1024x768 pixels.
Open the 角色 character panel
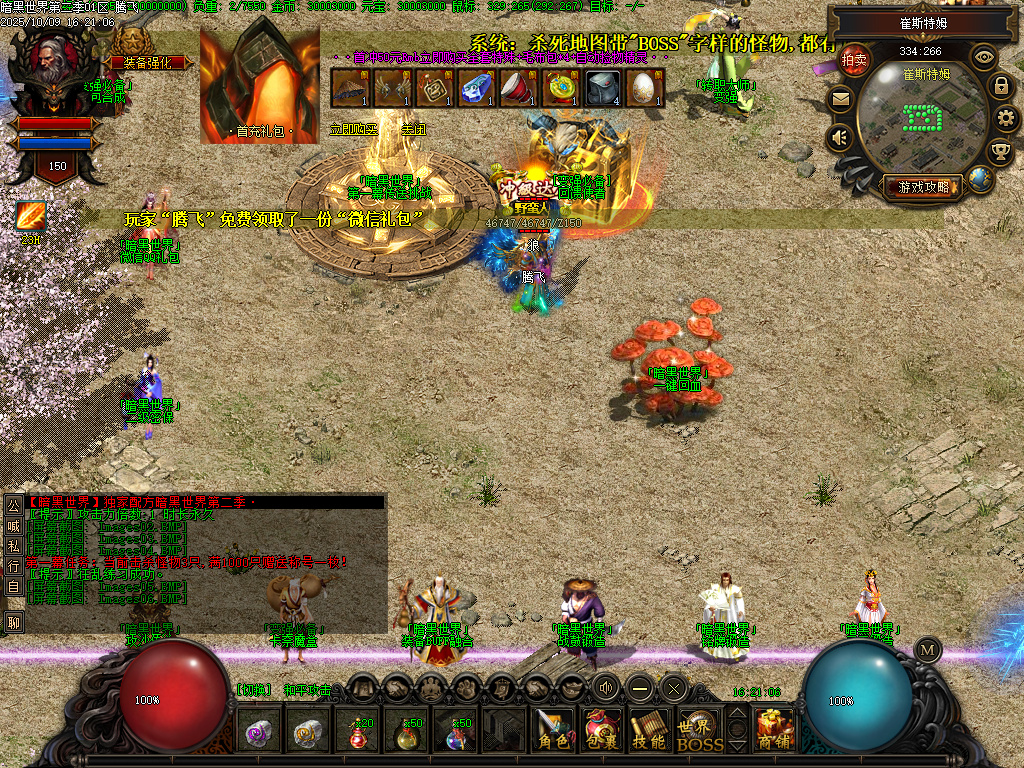[x=553, y=730]
